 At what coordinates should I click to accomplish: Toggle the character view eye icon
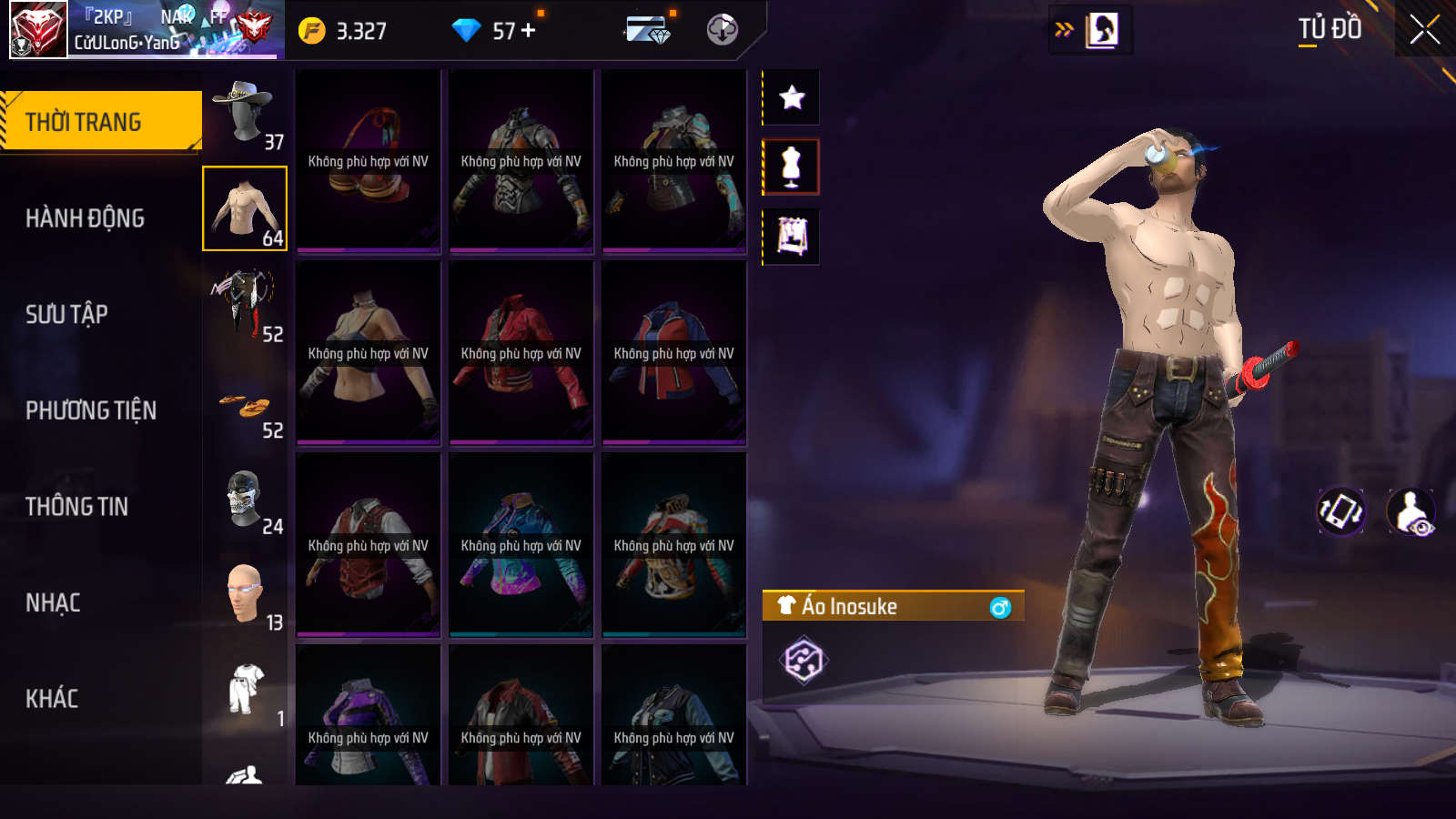[1411, 512]
